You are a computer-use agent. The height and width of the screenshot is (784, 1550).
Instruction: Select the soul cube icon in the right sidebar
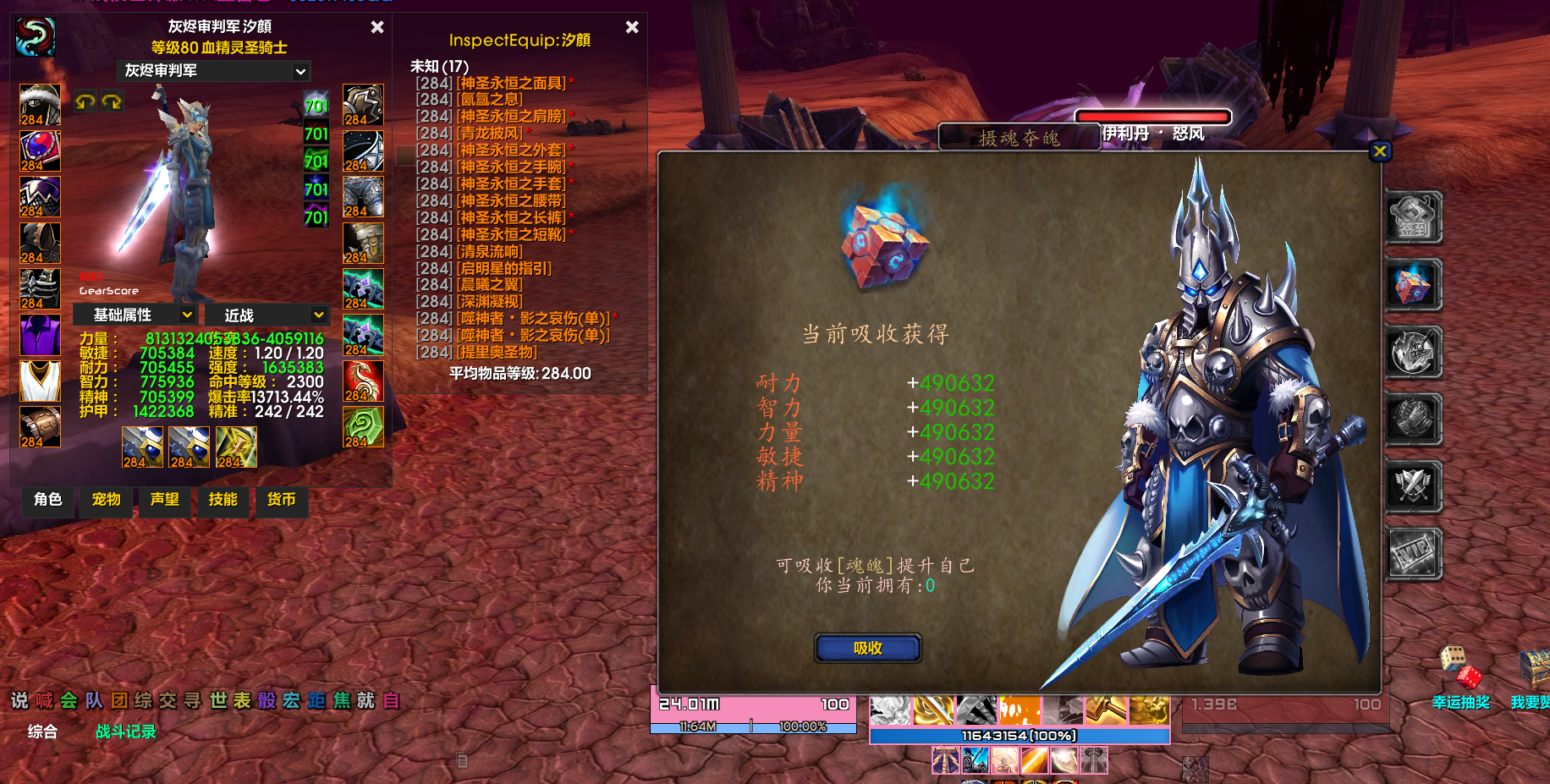coord(1413,286)
